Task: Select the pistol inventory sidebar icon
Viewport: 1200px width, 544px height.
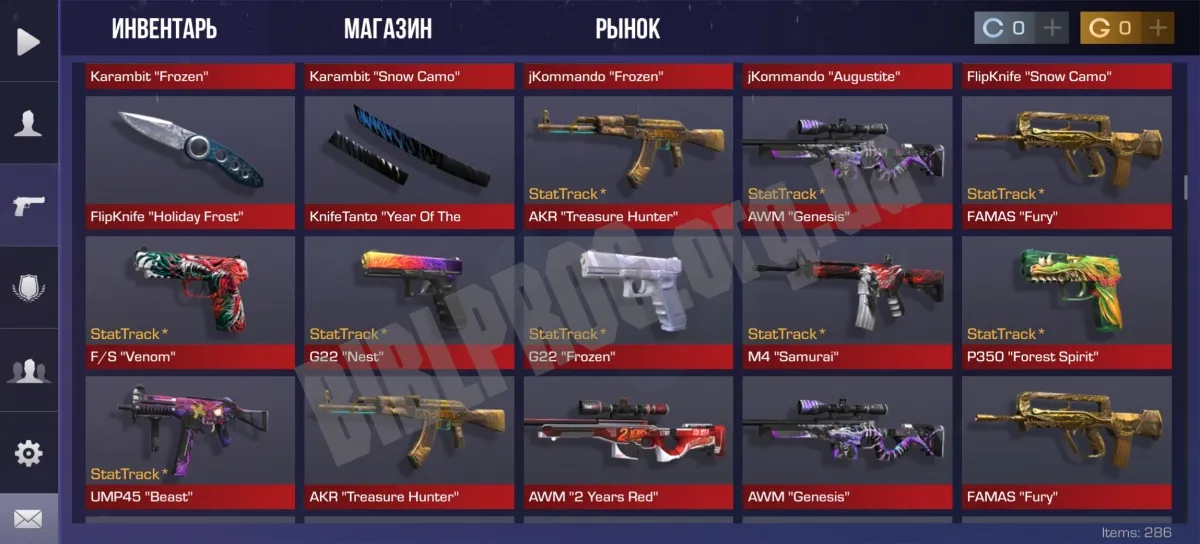Action: pyautogui.click(x=29, y=206)
